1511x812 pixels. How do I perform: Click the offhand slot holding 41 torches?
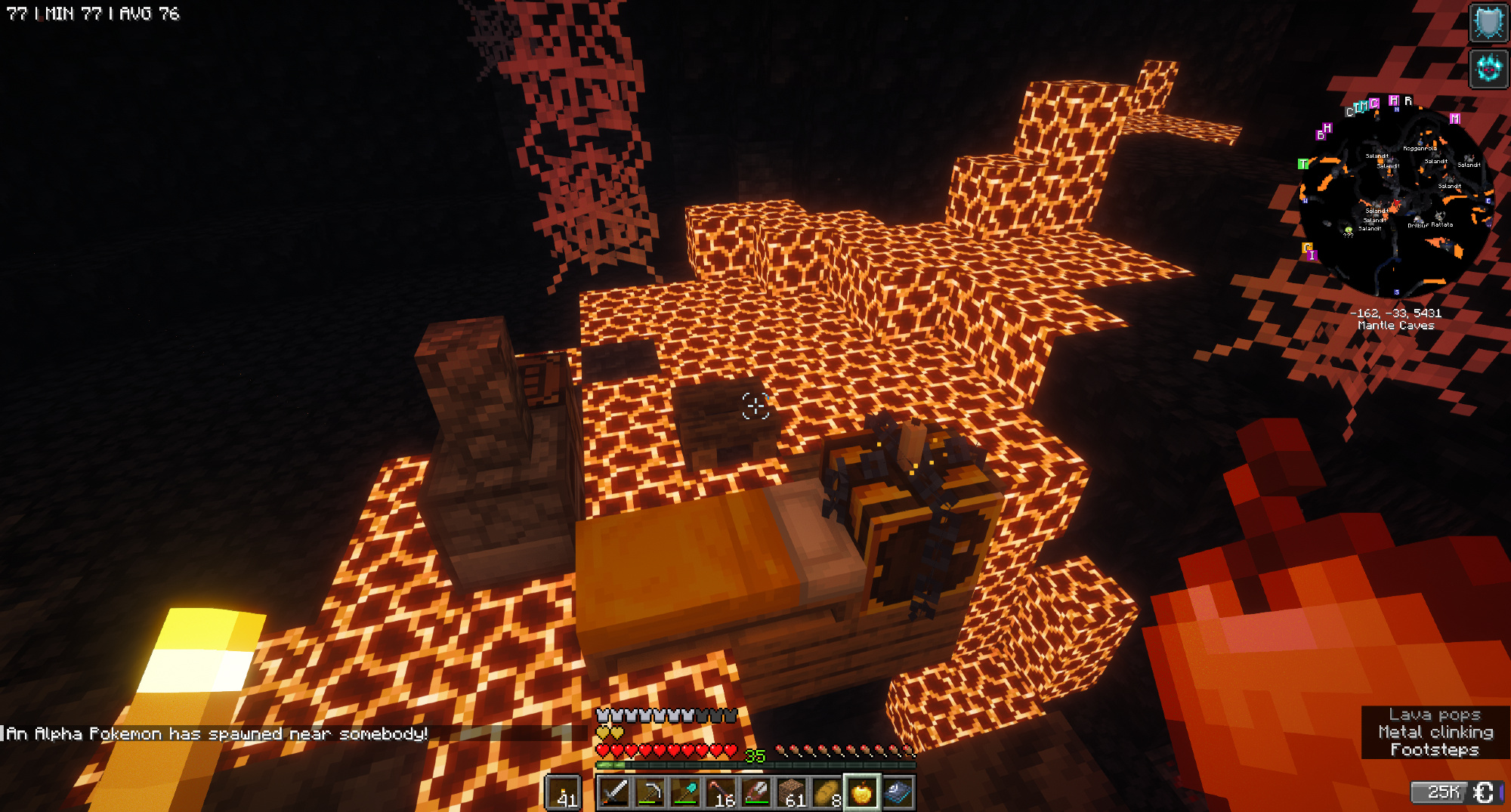[x=564, y=792]
